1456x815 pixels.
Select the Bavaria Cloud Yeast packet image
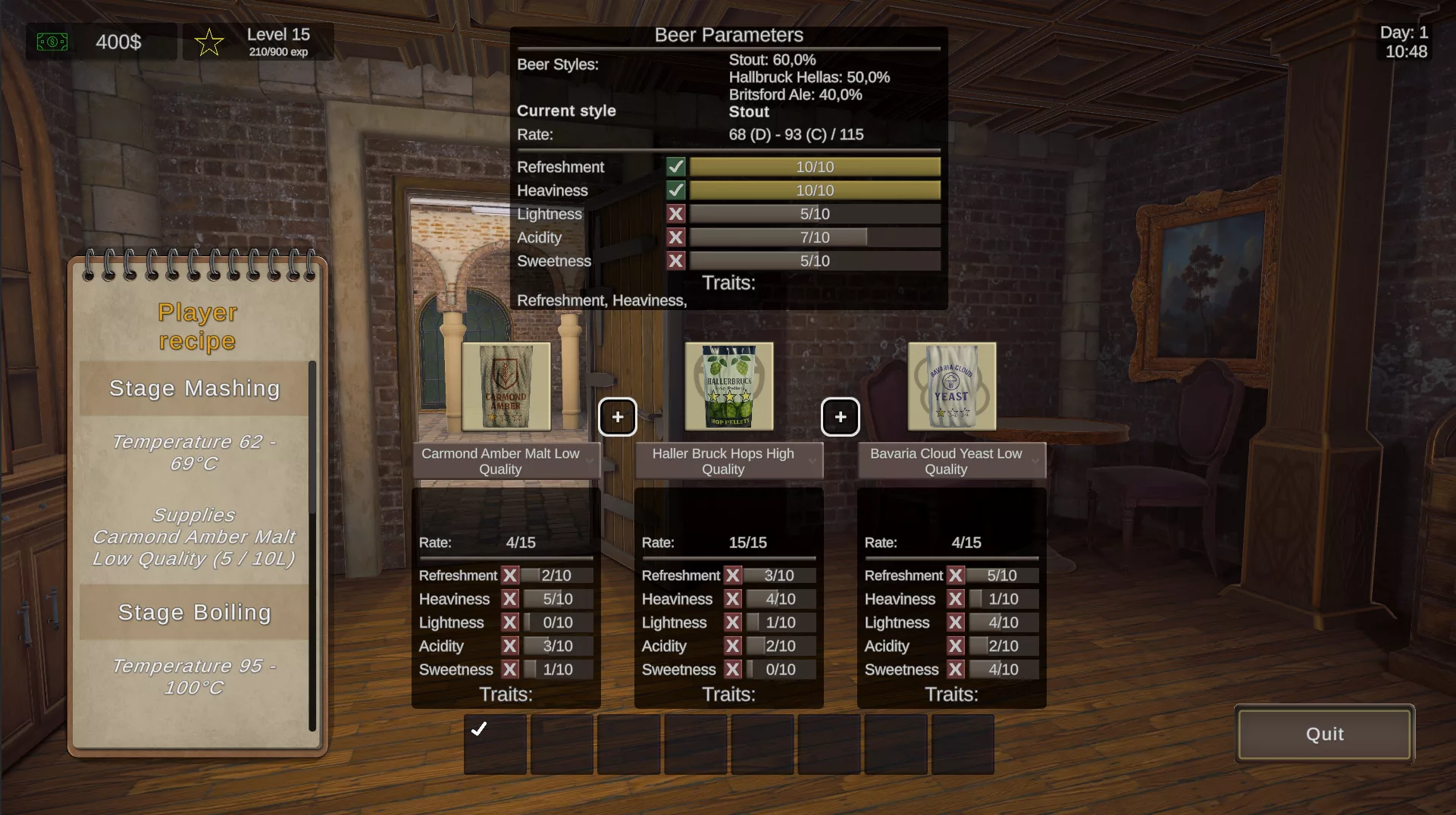pyautogui.click(x=952, y=386)
